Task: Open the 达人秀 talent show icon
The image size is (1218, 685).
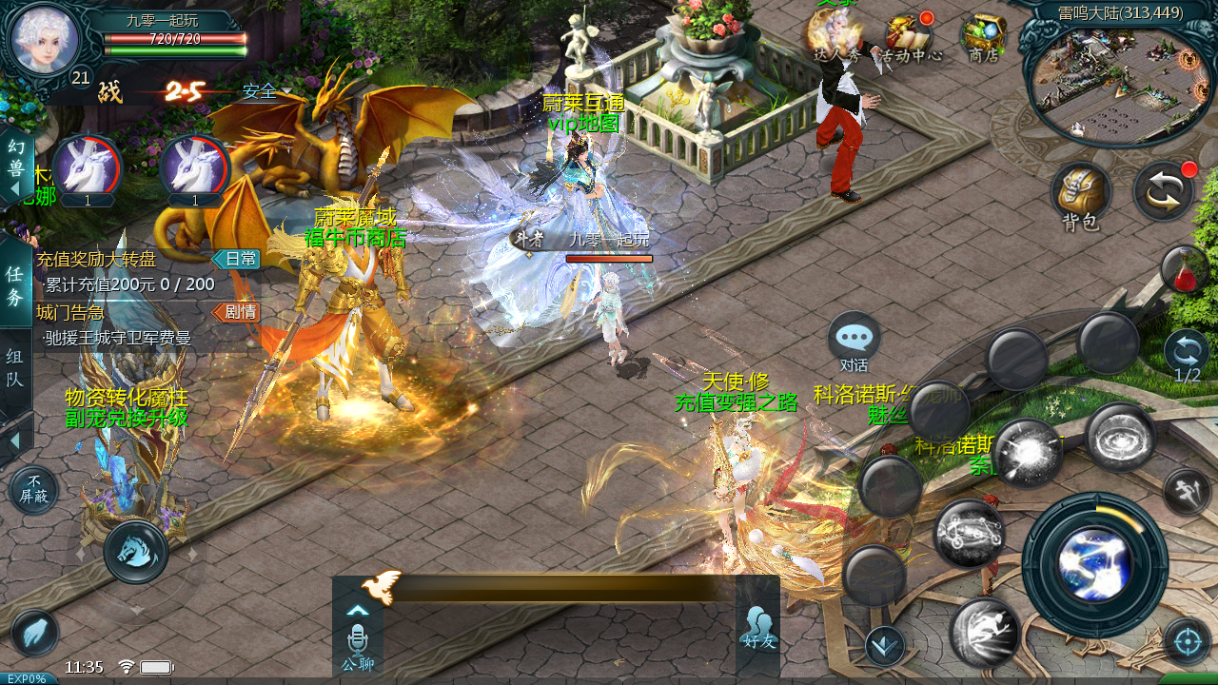Action: coord(834,36)
